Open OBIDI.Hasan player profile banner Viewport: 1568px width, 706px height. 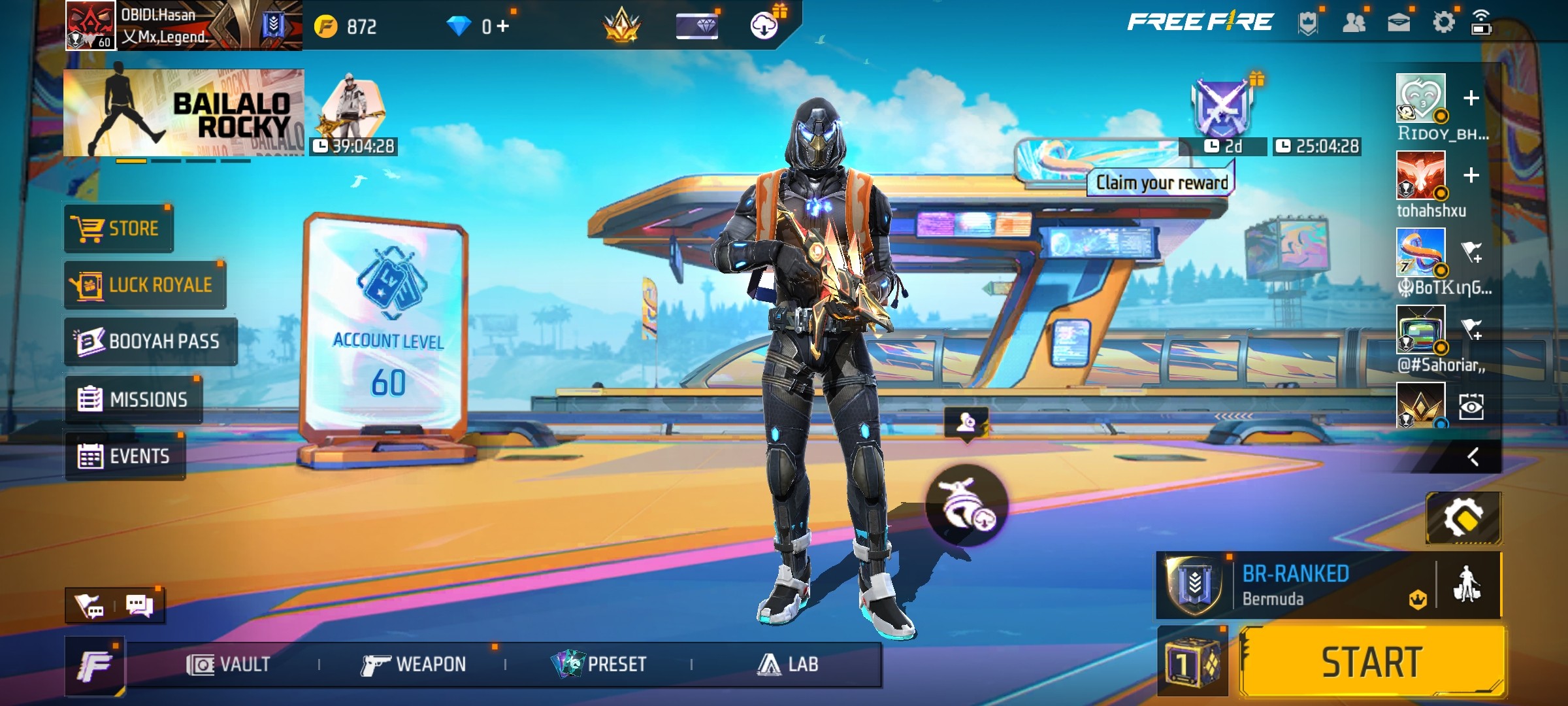[183, 25]
